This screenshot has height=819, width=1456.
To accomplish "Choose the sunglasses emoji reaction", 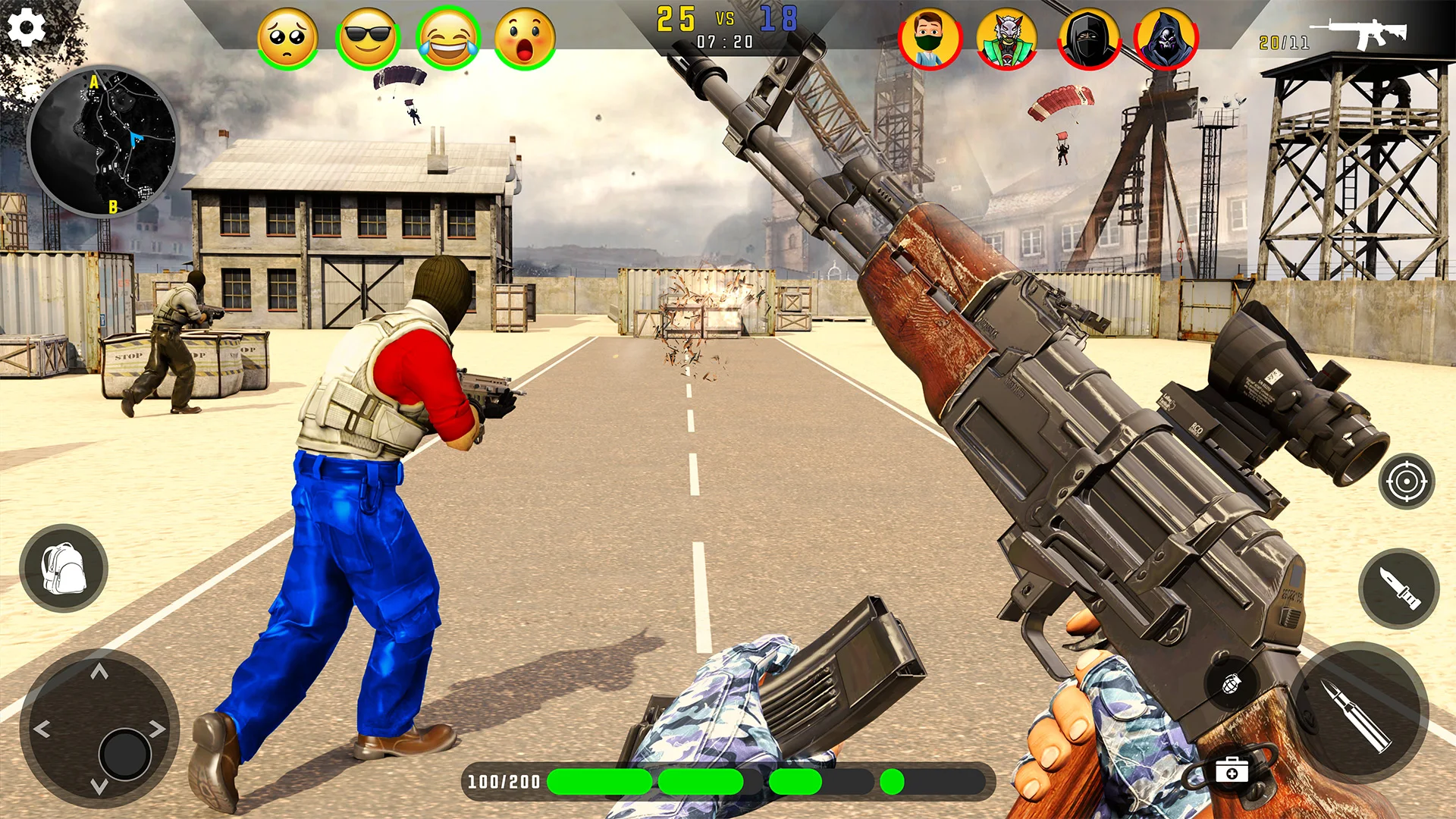I will point(368,39).
